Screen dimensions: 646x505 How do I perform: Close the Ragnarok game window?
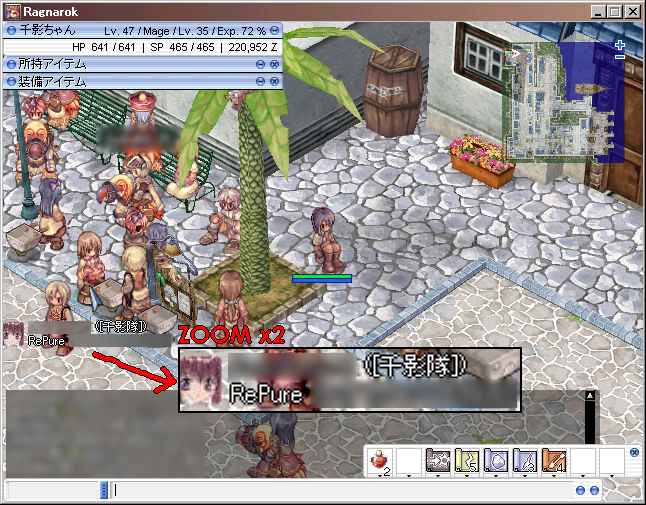[633, 12]
